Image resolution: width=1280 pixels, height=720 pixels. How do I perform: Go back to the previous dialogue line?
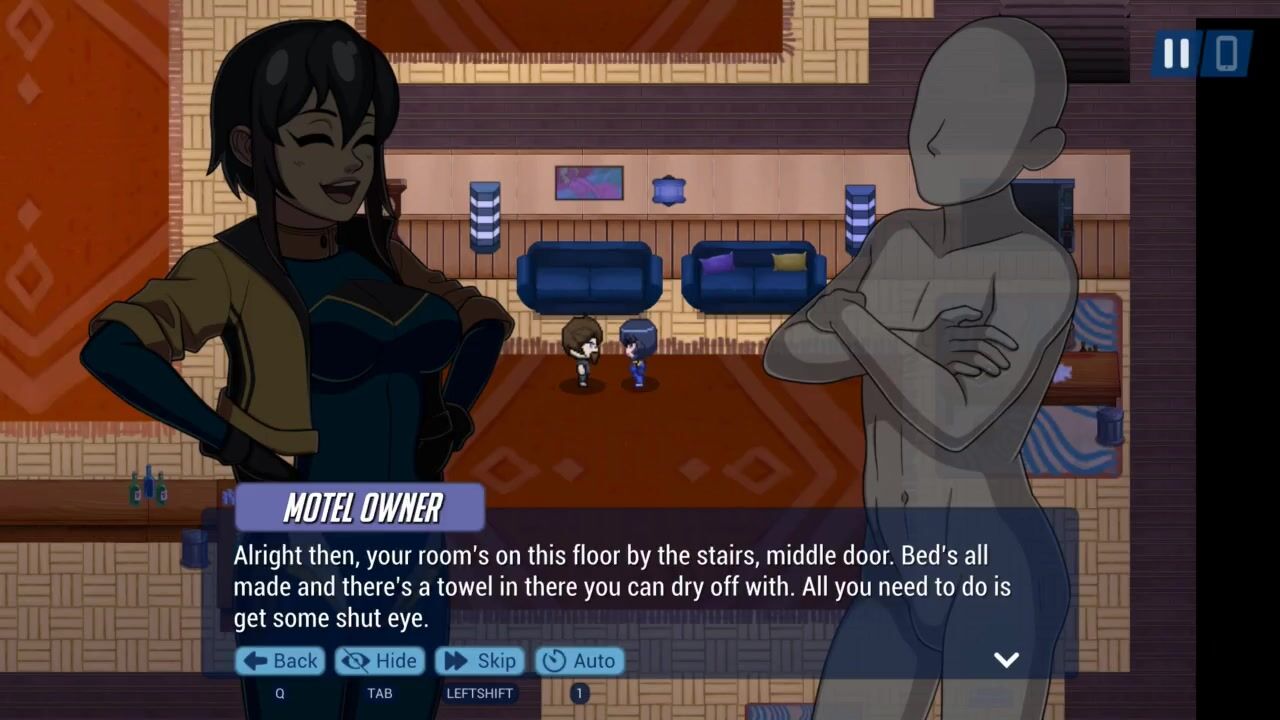(281, 661)
